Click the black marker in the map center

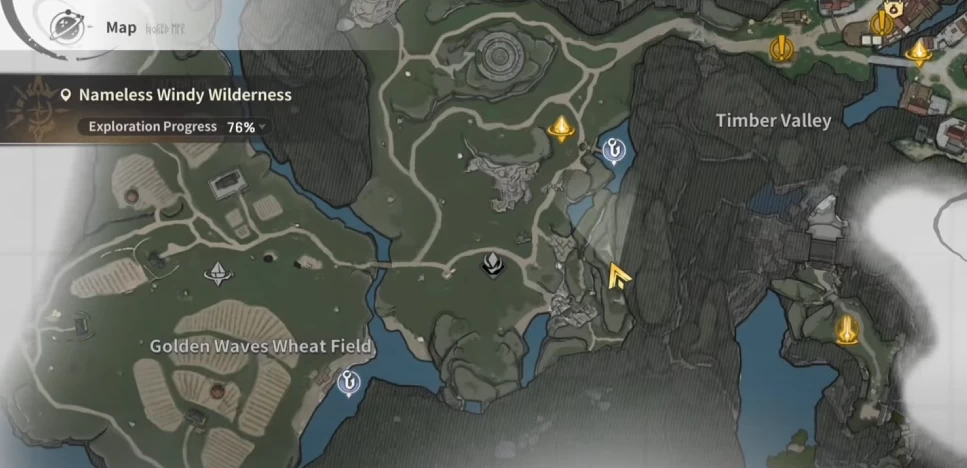tap(493, 264)
